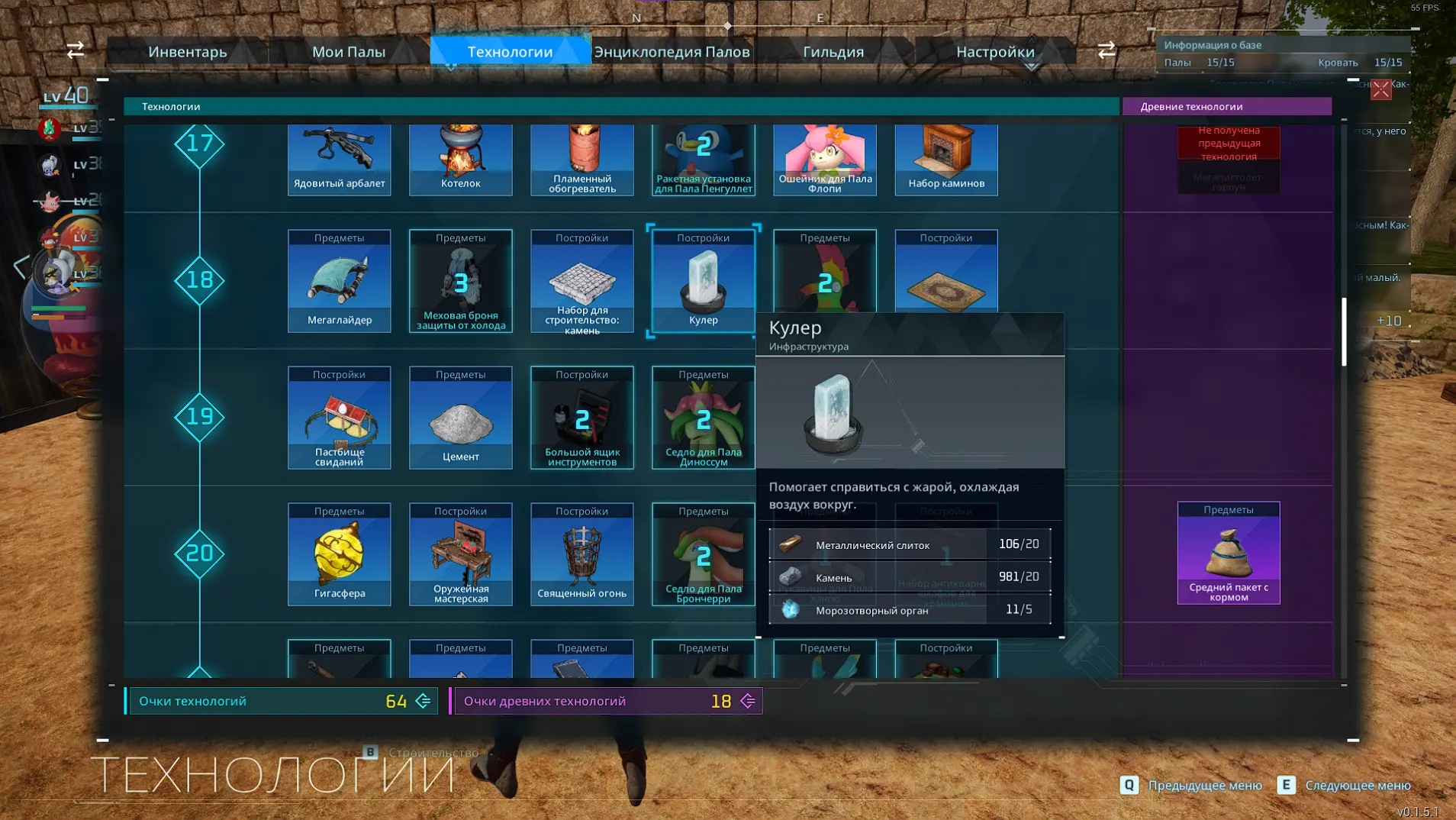The image size is (1456, 820).
Task: Select Пастбище свиданий technology
Action: coord(340,418)
